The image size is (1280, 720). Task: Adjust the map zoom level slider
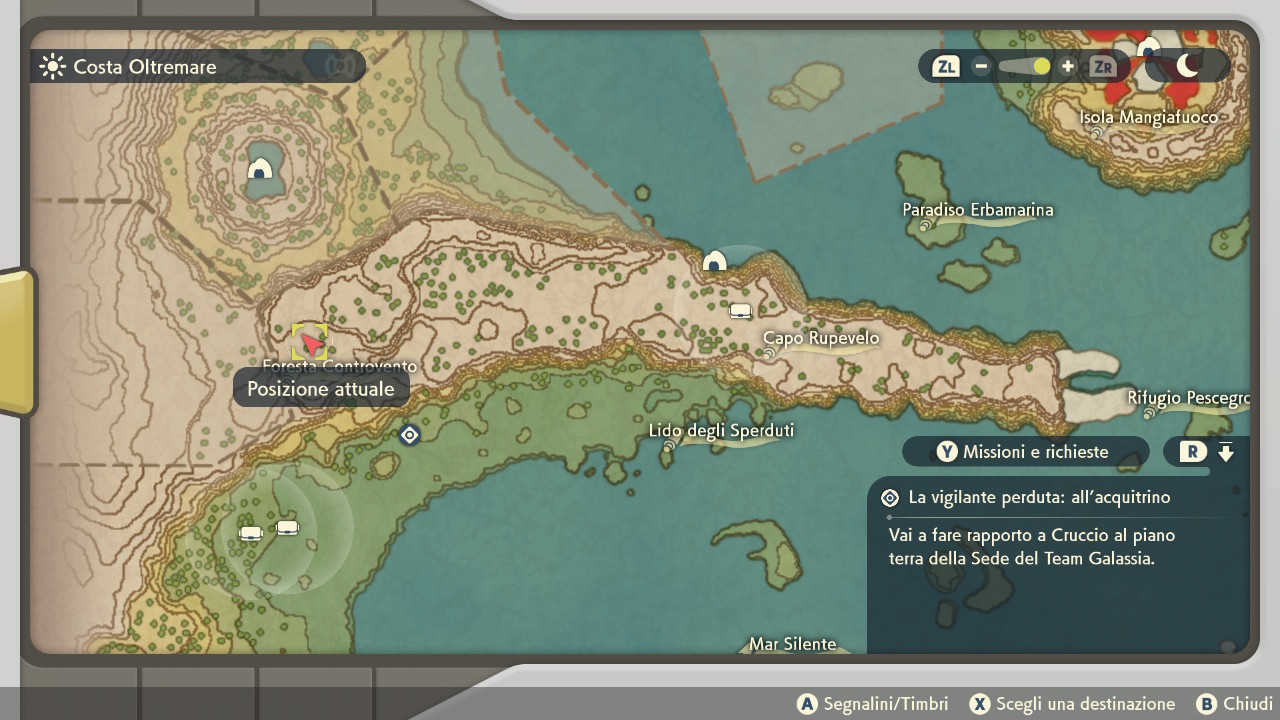tap(1024, 67)
